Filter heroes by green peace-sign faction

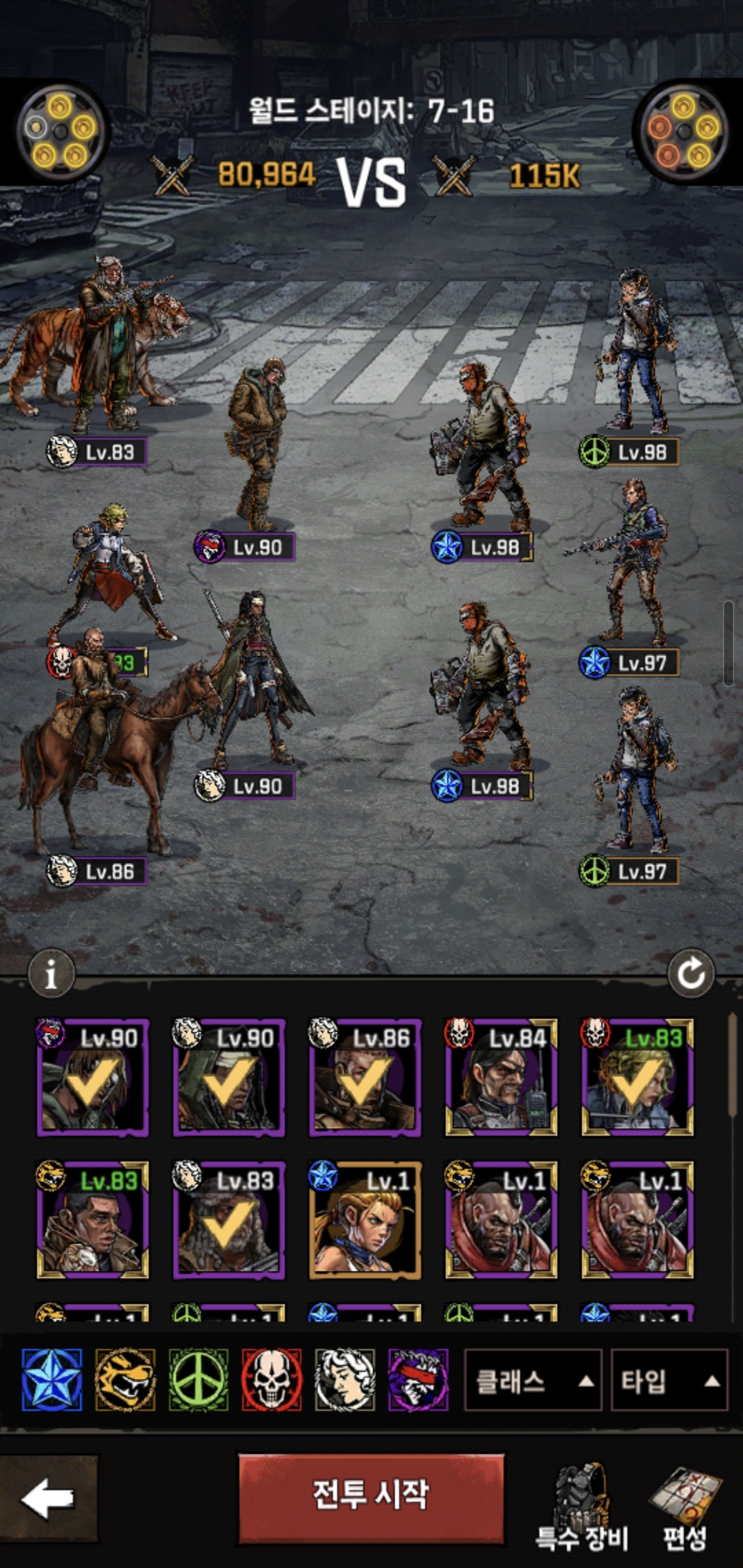coord(199,1380)
